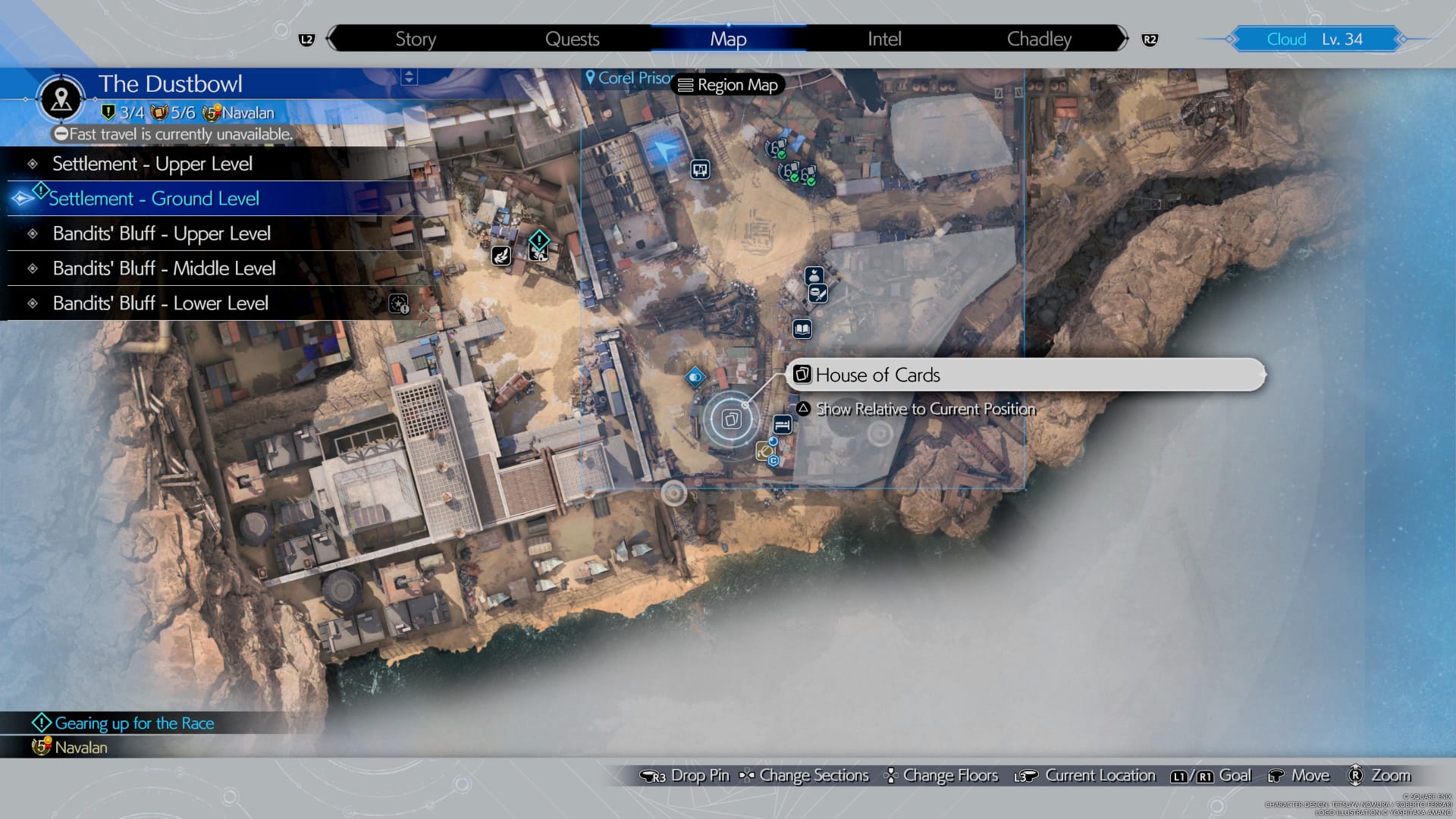Click the House of Cards tooltip label

coord(877,375)
